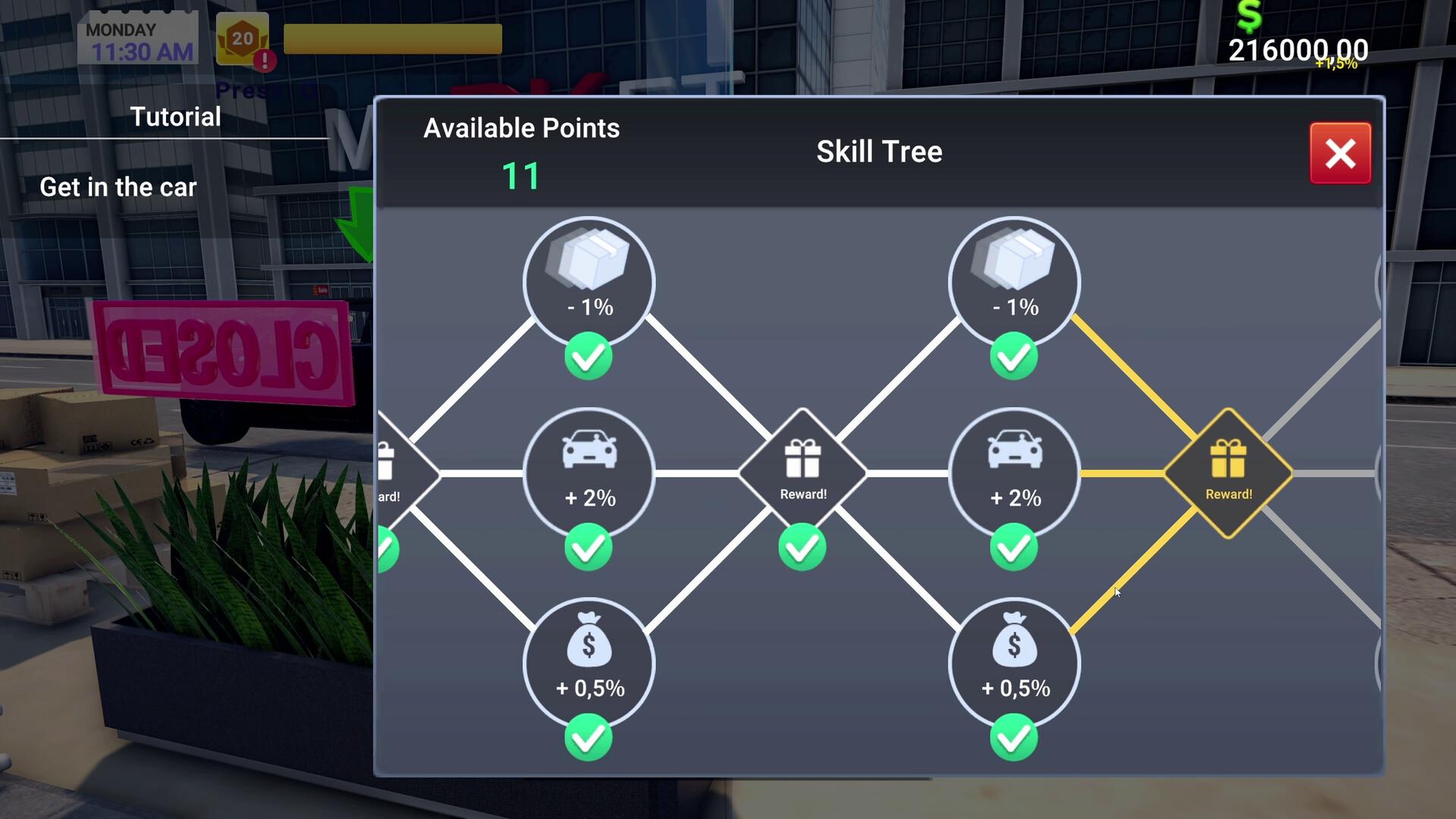Toggle the checkmark under the right +2% skill
1456x819 pixels.
pyautogui.click(x=1014, y=548)
